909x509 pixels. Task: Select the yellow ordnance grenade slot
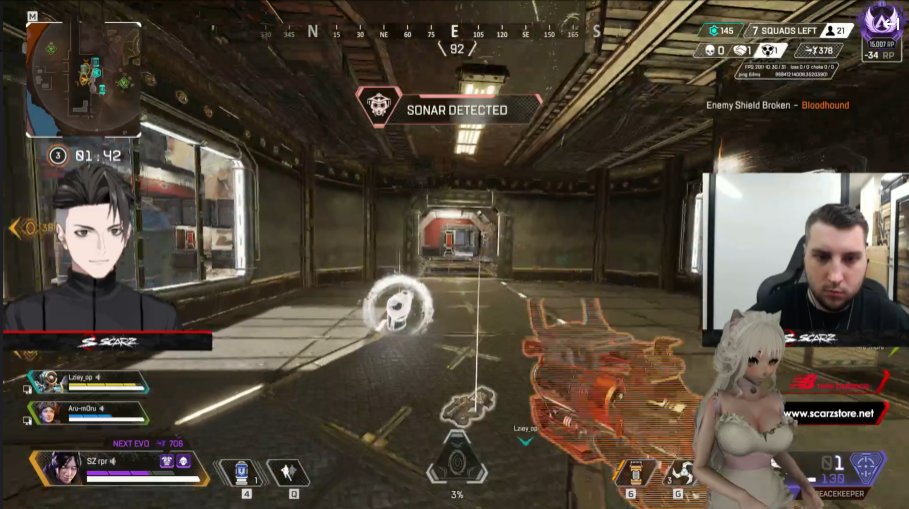coord(636,472)
